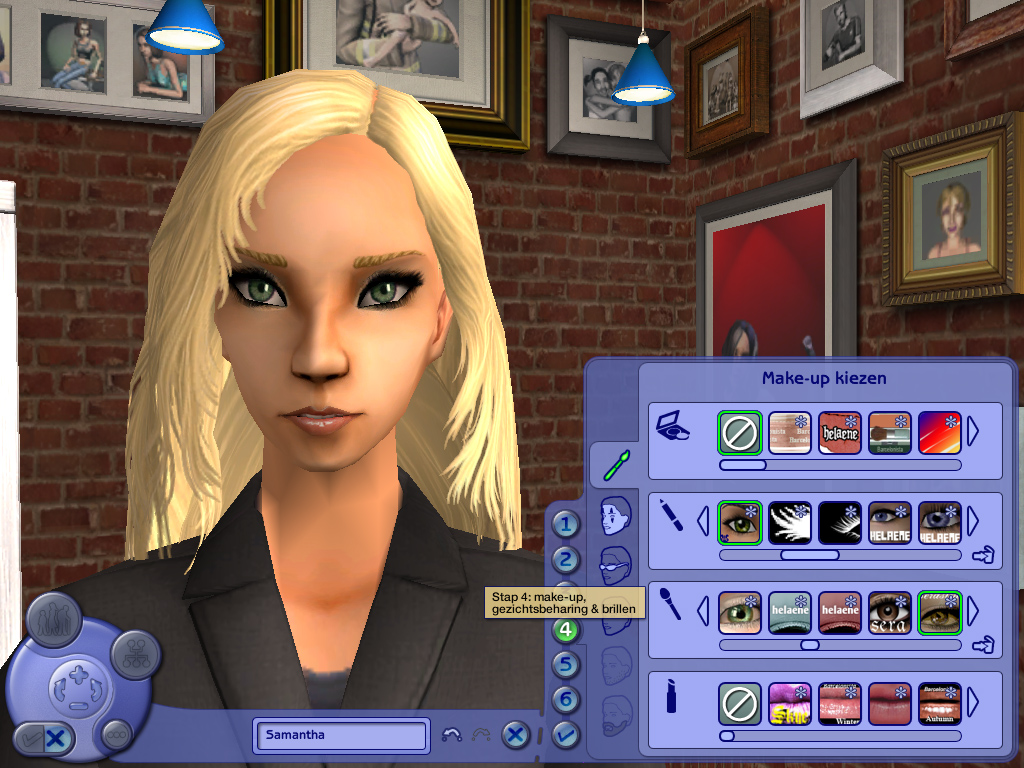Choose the purple Skye lipstick
The width and height of the screenshot is (1024, 768).
(789, 704)
